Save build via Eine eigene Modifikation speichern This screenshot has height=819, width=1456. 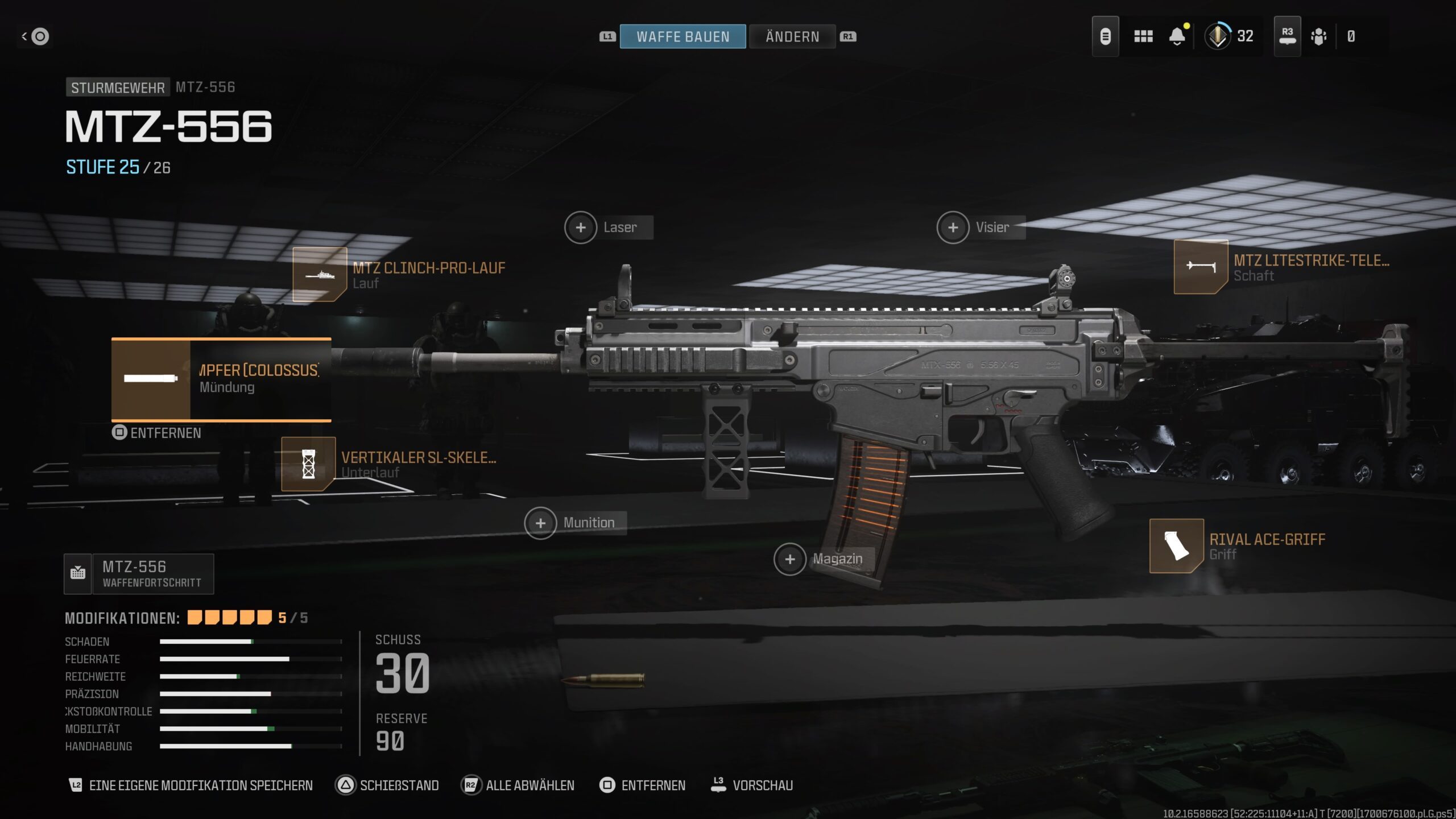(x=191, y=785)
